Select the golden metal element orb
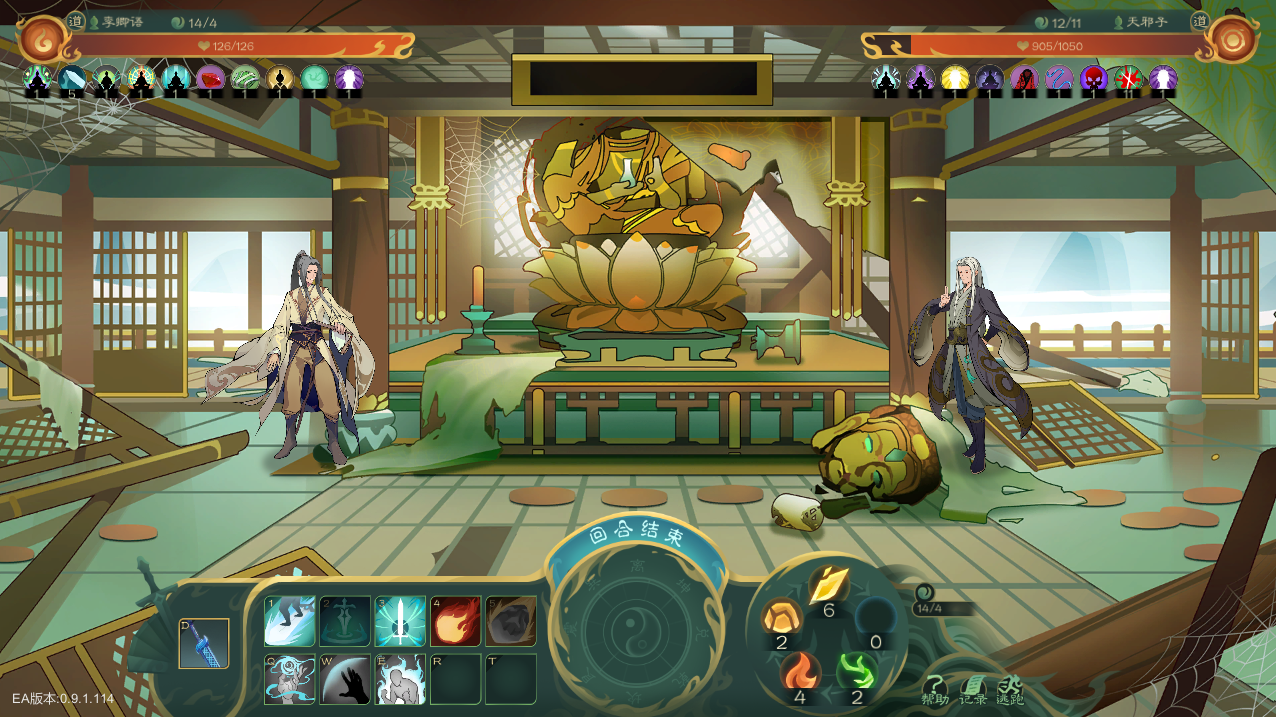1276x717 pixels. tap(828, 583)
